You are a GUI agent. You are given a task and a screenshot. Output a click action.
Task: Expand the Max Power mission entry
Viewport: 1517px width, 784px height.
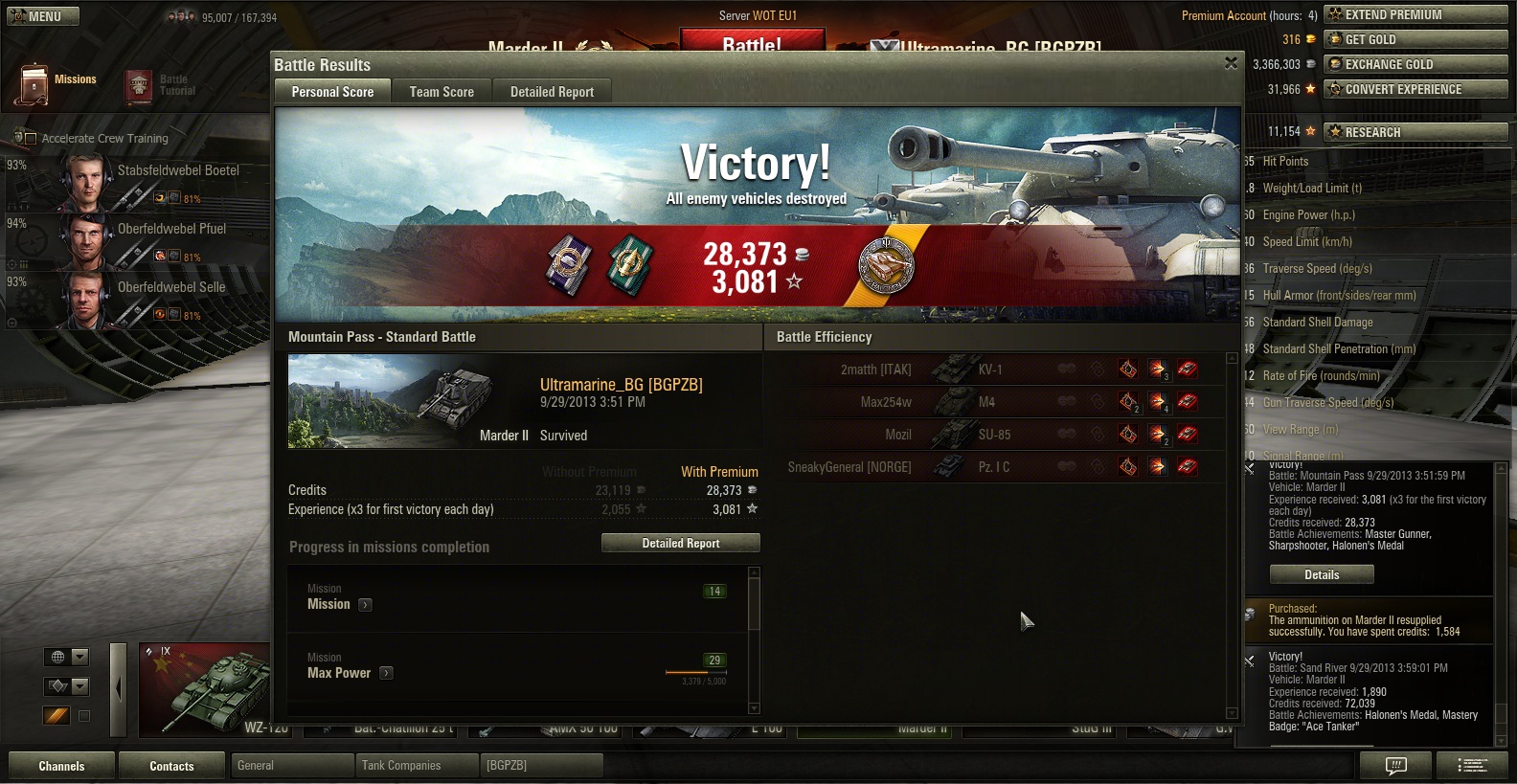click(x=386, y=673)
